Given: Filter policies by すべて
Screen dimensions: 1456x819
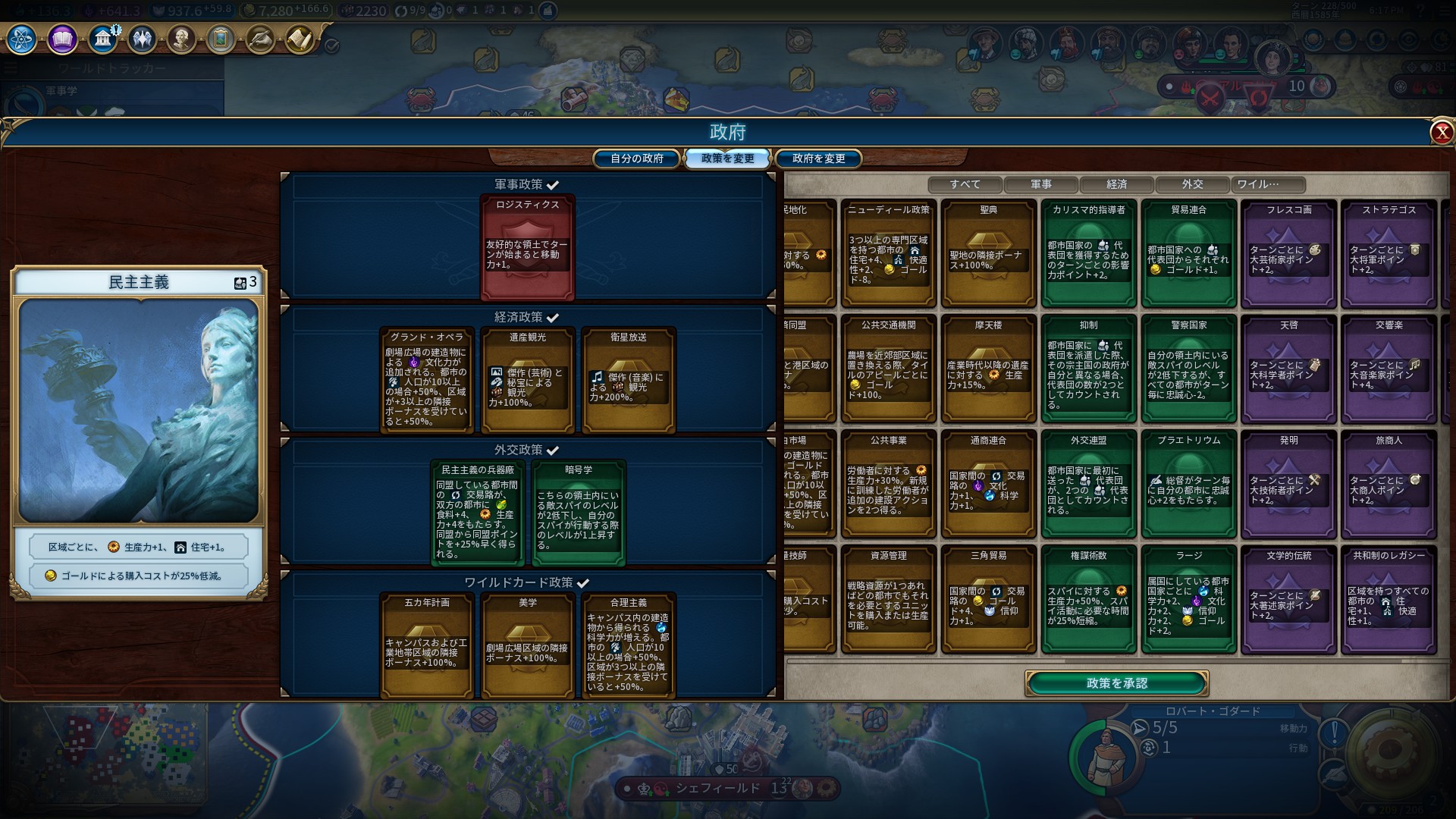Looking at the screenshot, I should pos(965,184).
